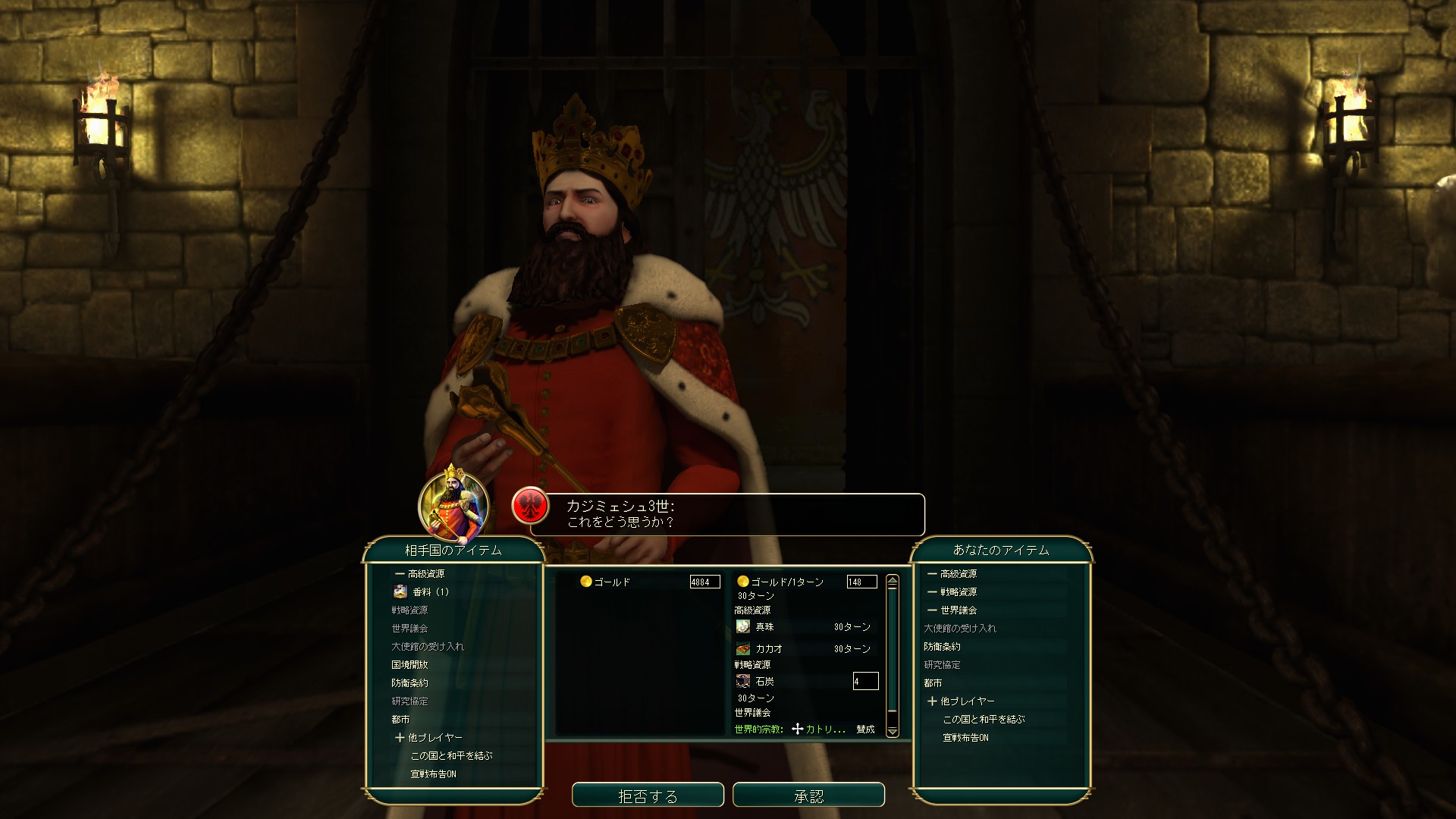Viewport: 1456px width, 819px height.
Task: Click the trade list's scroll-down arrow
Action: [893, 731]
